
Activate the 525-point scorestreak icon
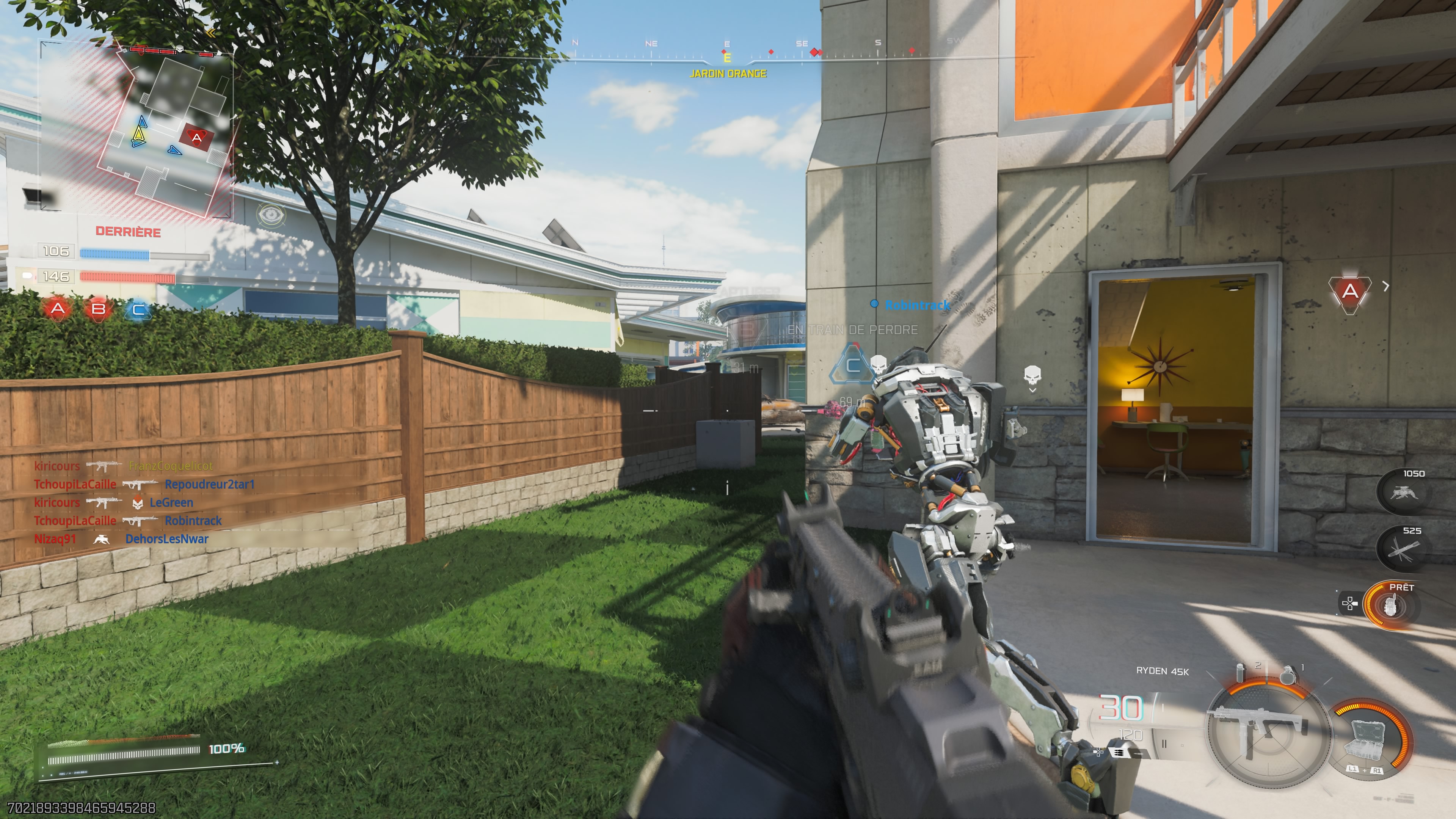[x=1404, y=549]
